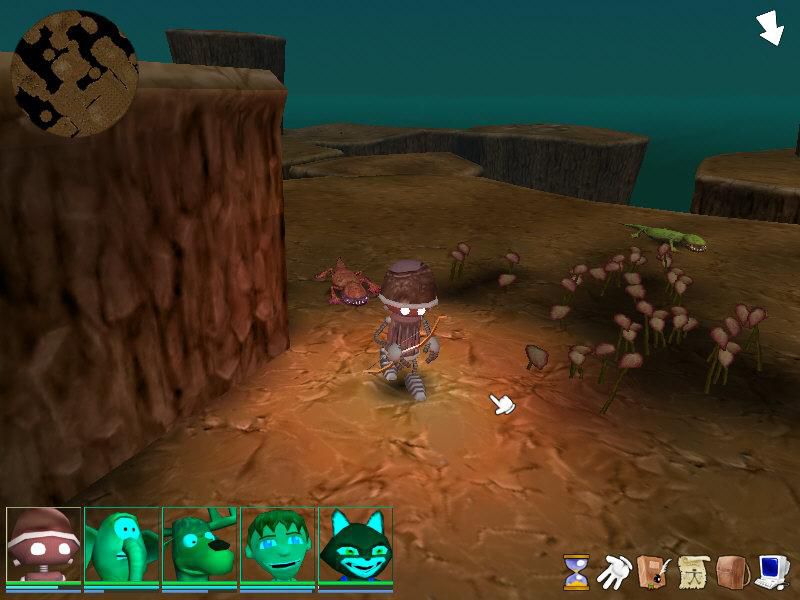Select the antlered moose portrait
Viewport: 800px width, 600px height.
[x=200, y=546]
